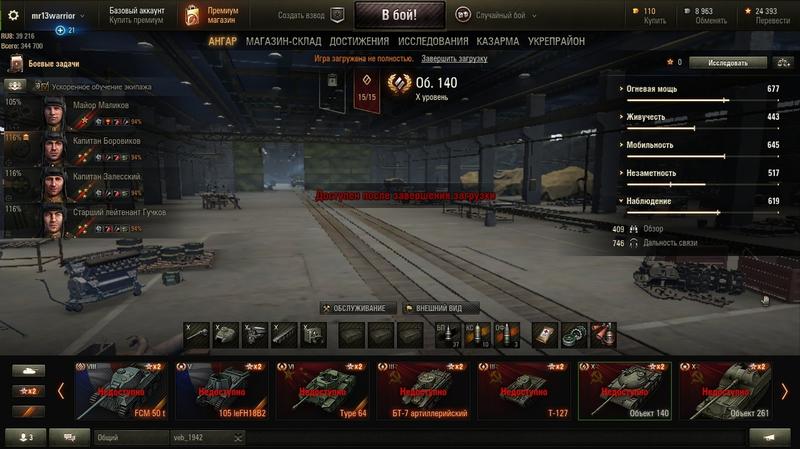Screen dimensions: 800x449
Task: Open the ВНЕШНИЙ ВИД customization
Action: tap(440, 308)
